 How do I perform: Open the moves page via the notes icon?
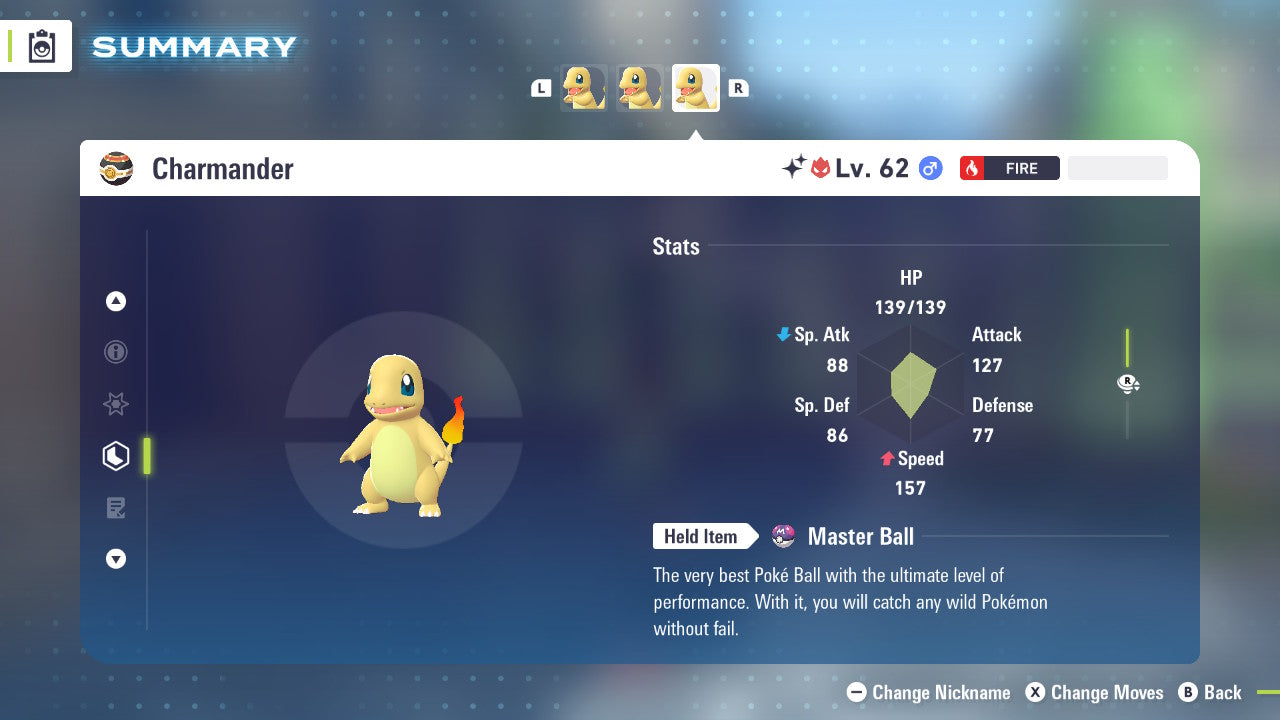tap(116, 507)
